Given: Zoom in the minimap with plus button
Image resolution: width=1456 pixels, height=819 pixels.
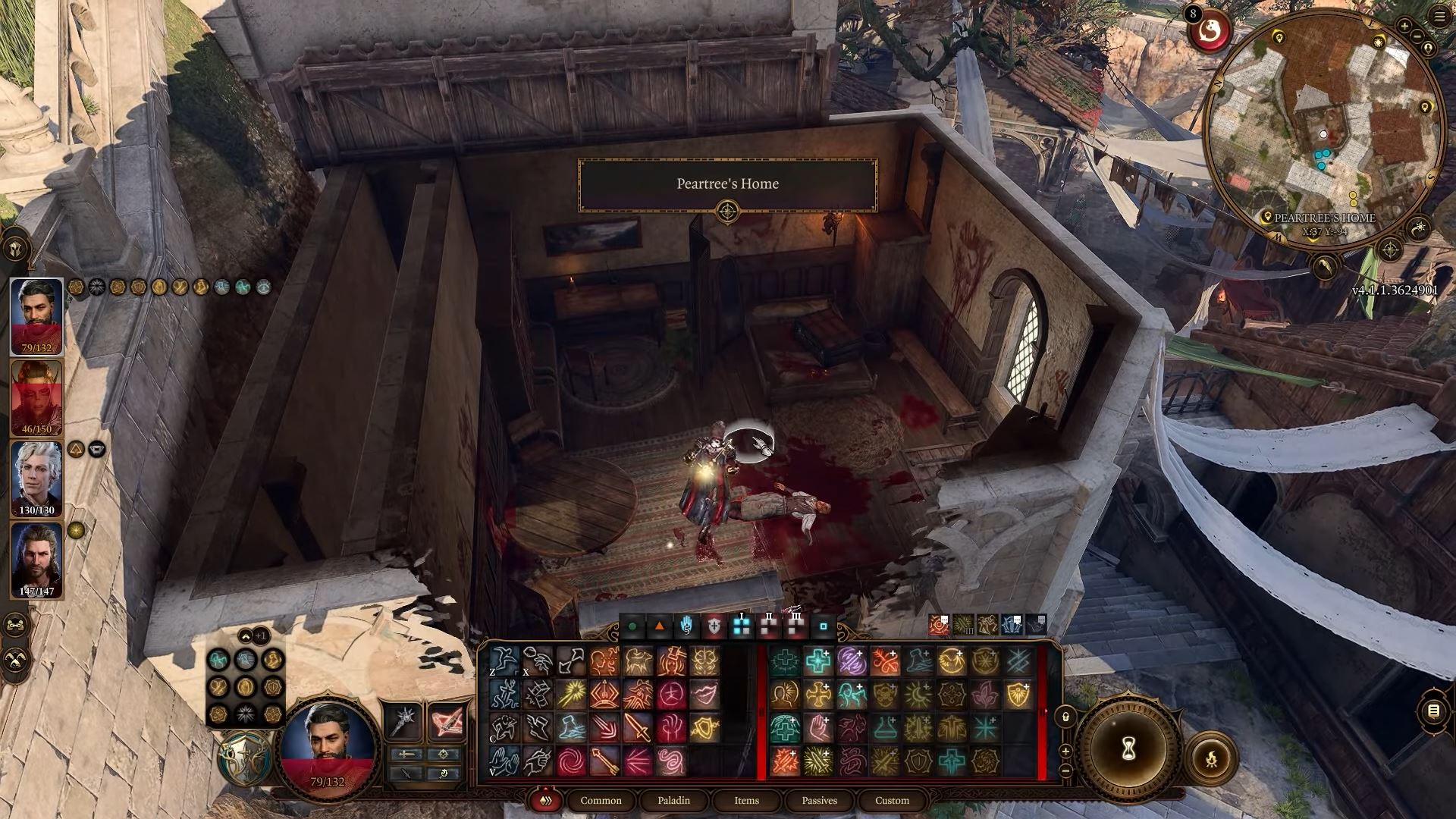Looking at the screenshot, I should (x=1404, y=27).
